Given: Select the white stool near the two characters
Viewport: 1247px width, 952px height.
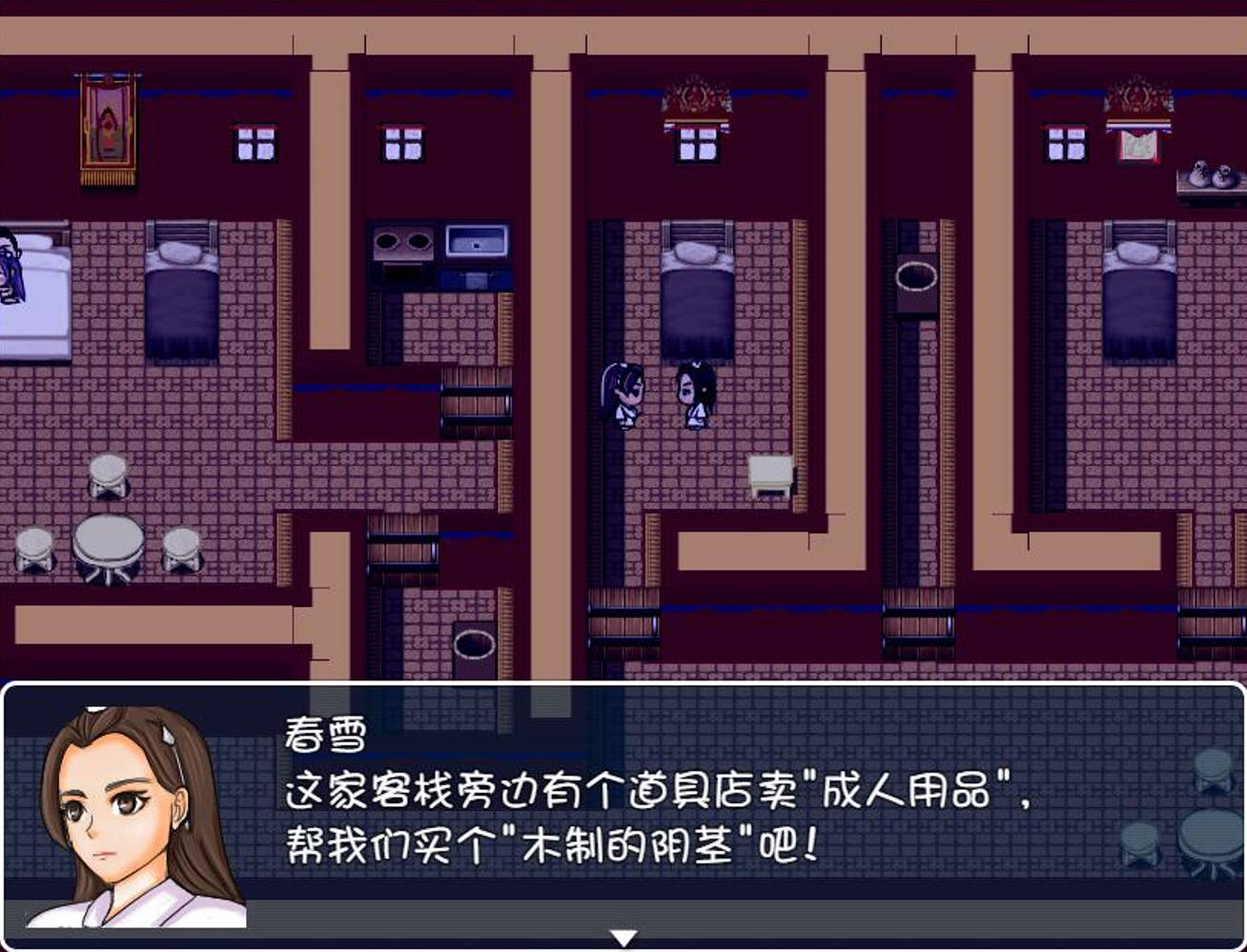Looking at the screenshot, I should (x=771, y=472).
